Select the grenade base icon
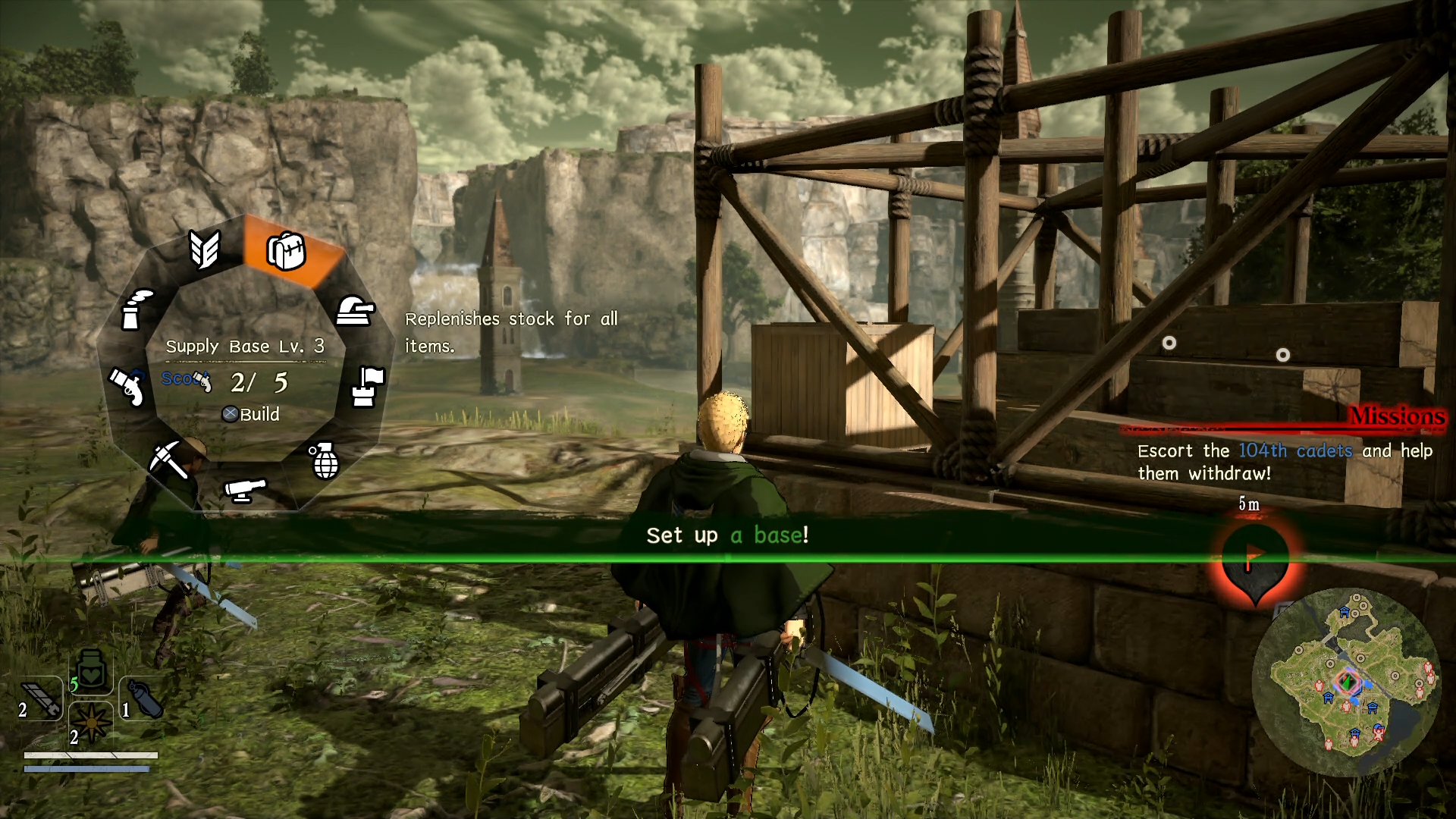 pos(325,460)
